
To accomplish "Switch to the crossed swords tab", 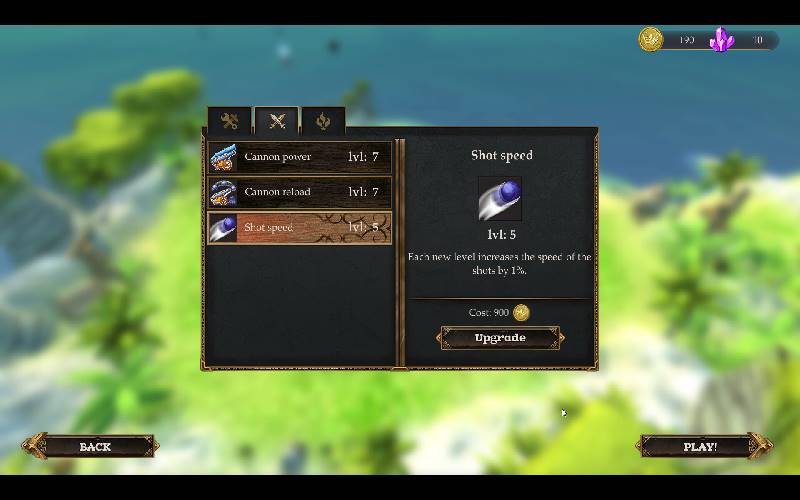I will tap(277, 121).
